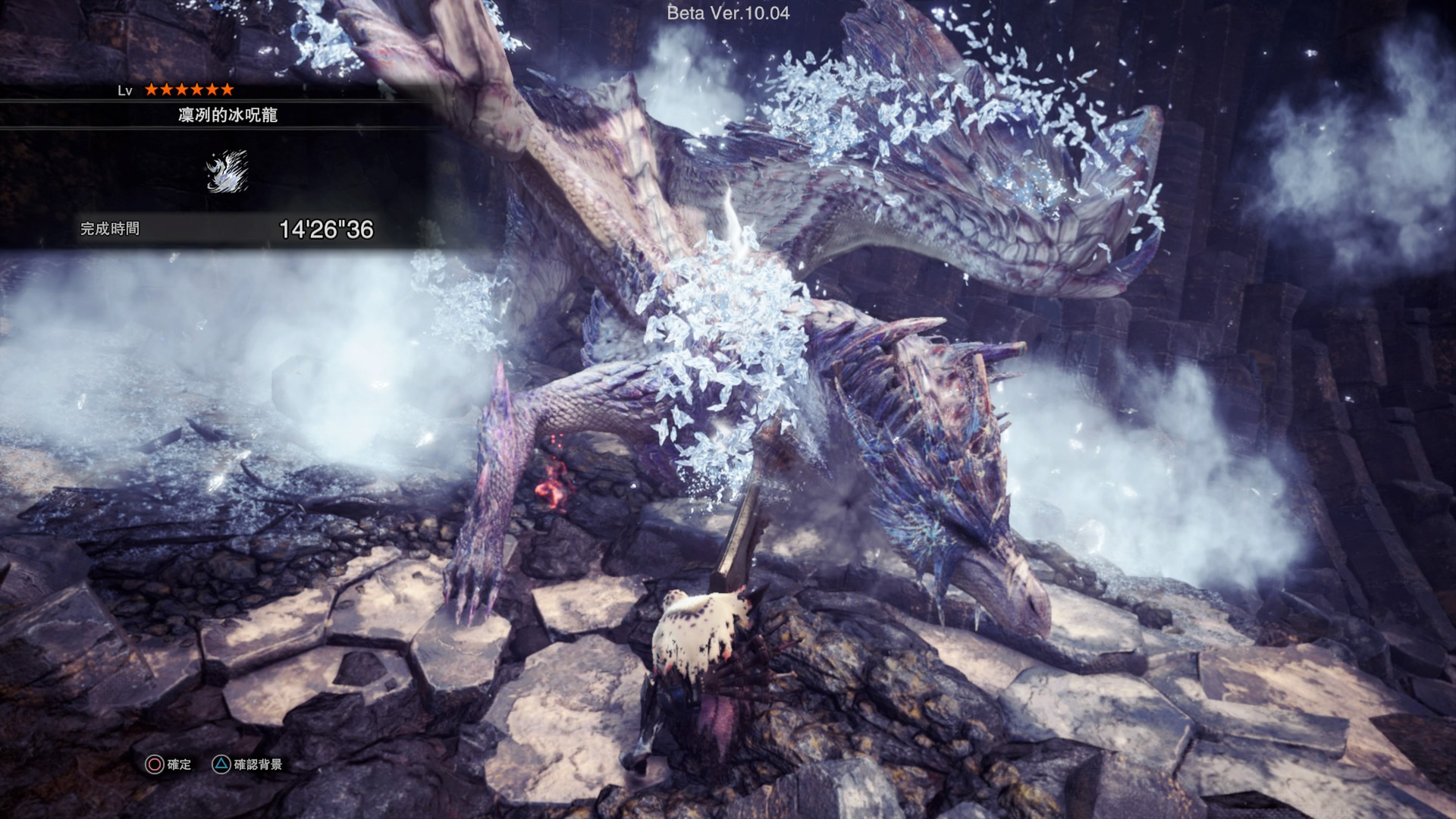Click the last orange difficulty star
Viewport: 1456px width, 819px height.
click(x=228, y=89)
